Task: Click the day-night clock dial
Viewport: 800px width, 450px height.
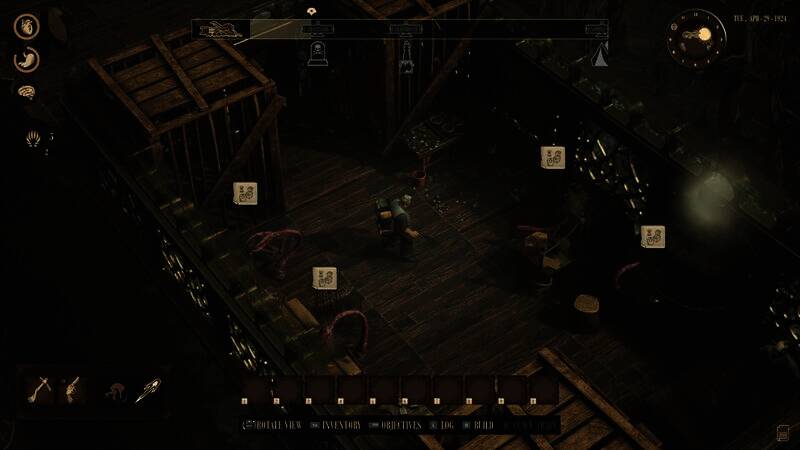Action: click(x=698, y=35)
